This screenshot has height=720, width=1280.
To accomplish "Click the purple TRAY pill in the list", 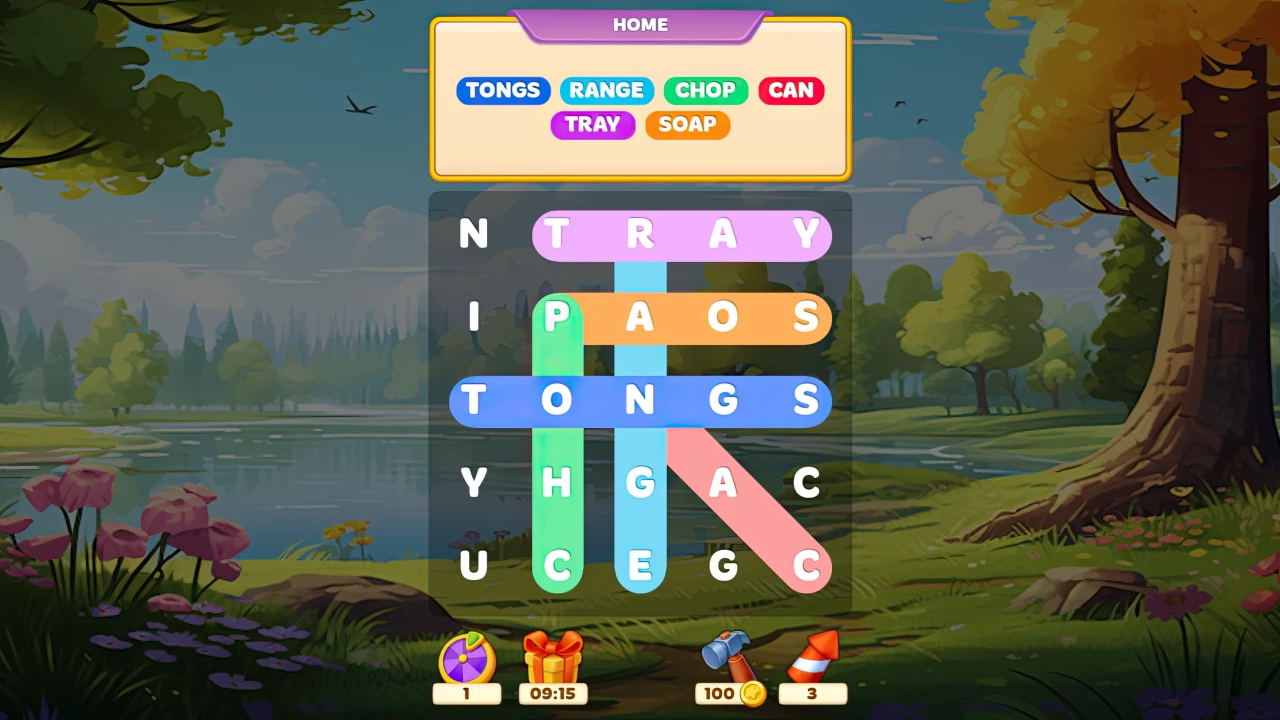I will [592, 125].
